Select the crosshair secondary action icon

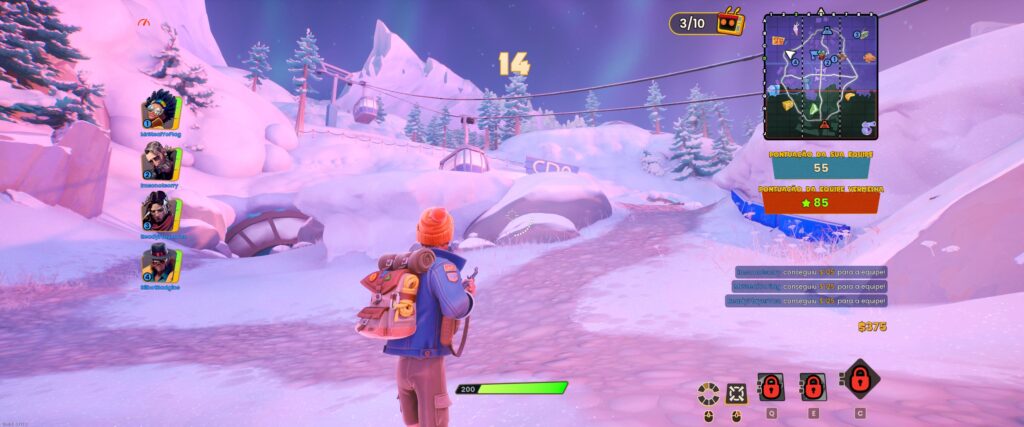pos(737,392)
